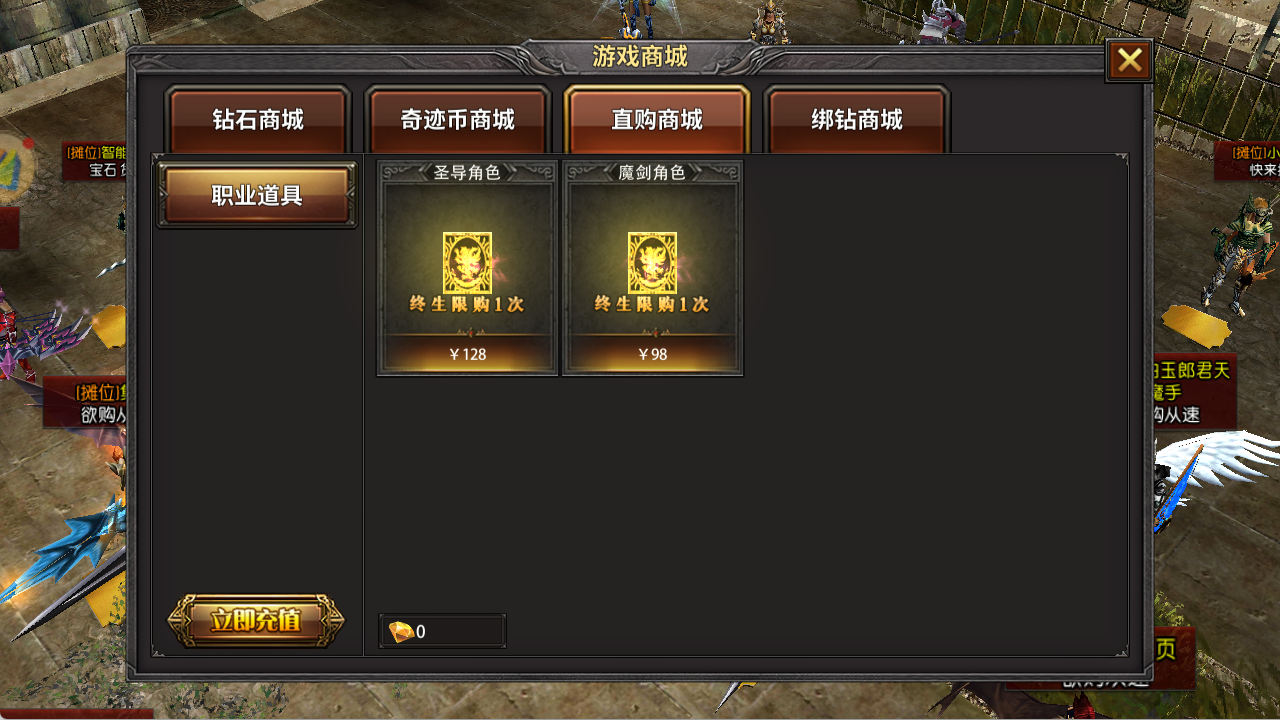
Task: Close the 游戏商城 shop window
Action: [1129, 60]
